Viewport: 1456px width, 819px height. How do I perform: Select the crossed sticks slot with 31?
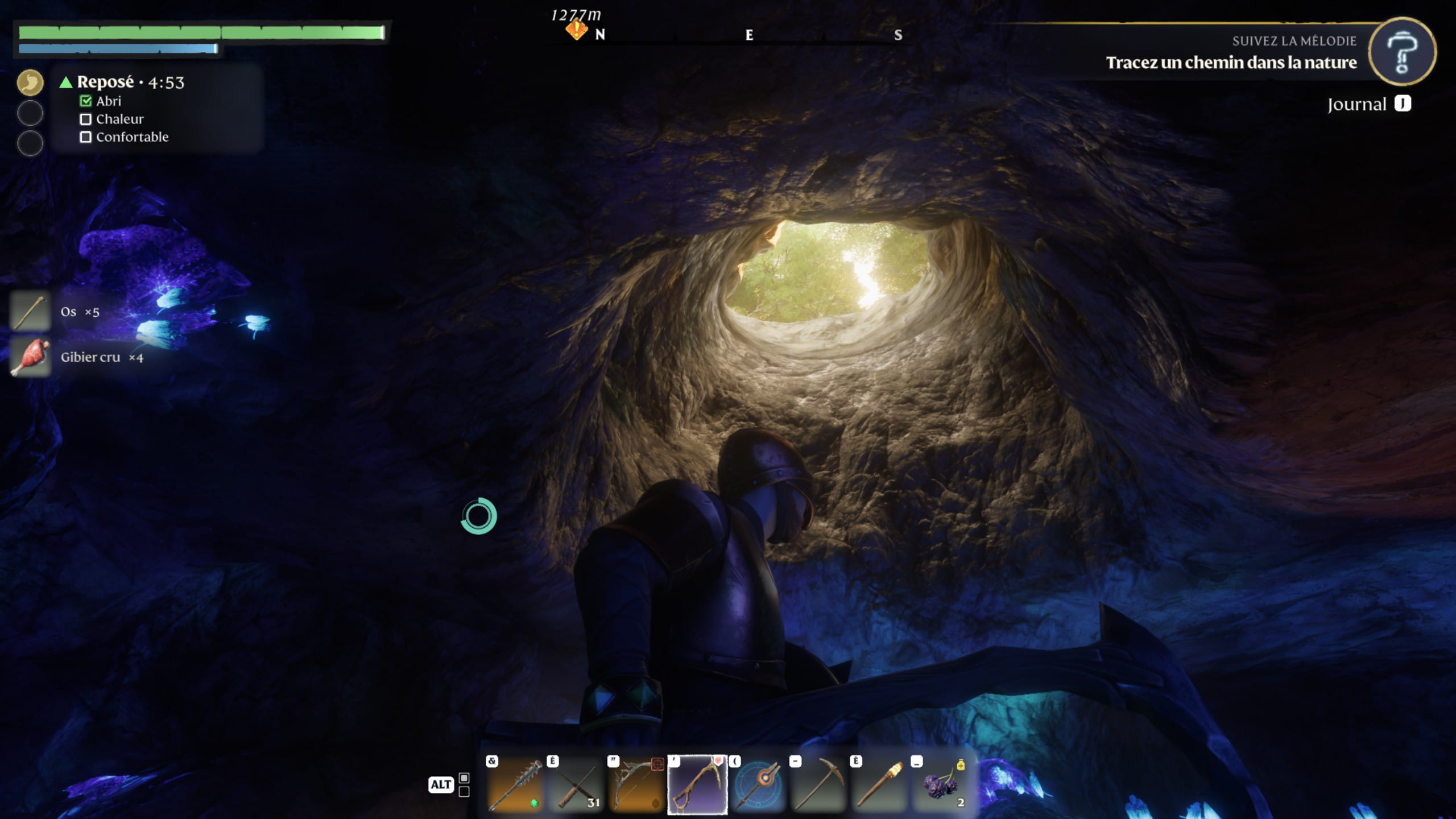pos(576,785)
